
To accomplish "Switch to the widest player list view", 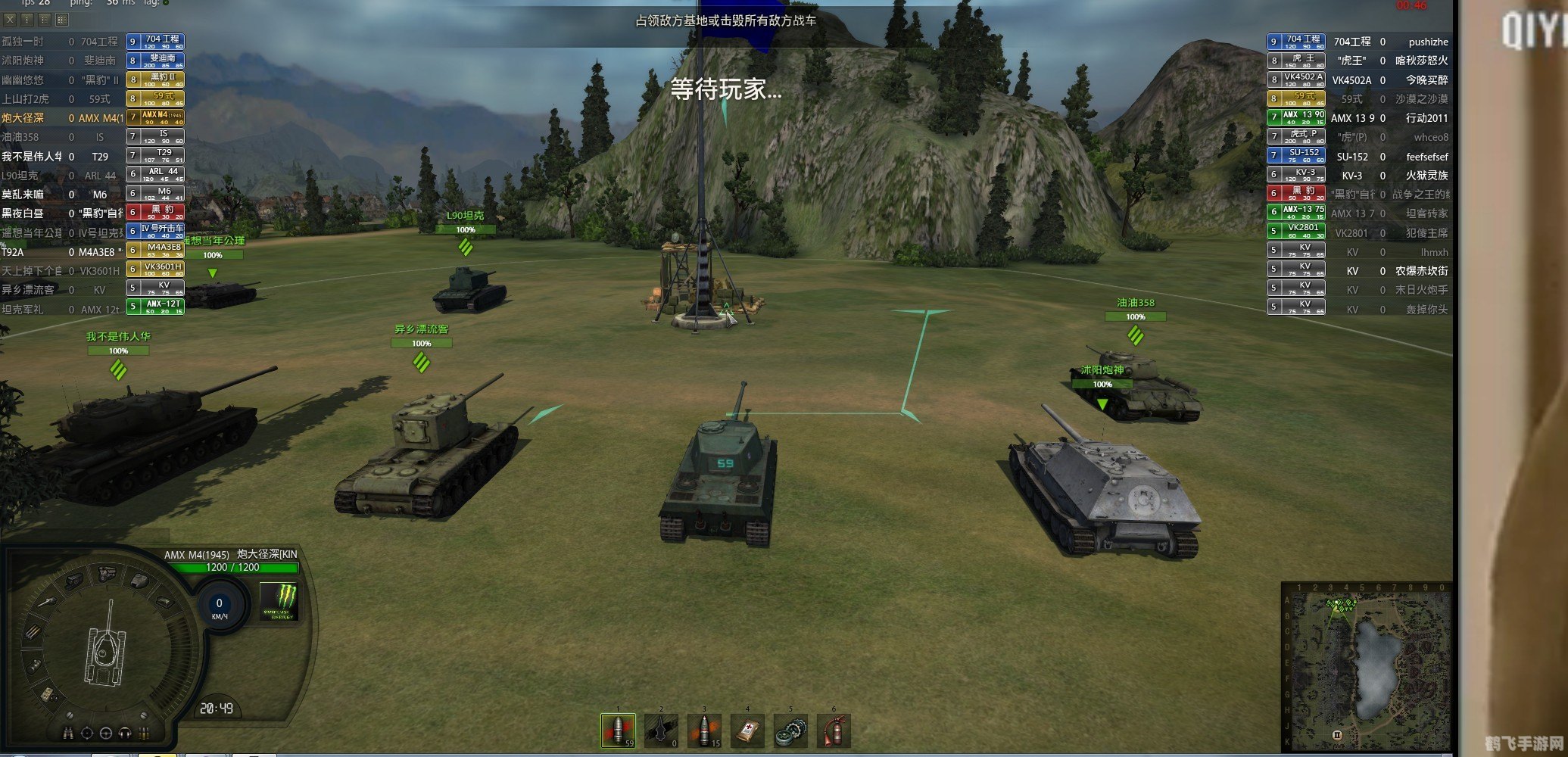I will 62,20.
